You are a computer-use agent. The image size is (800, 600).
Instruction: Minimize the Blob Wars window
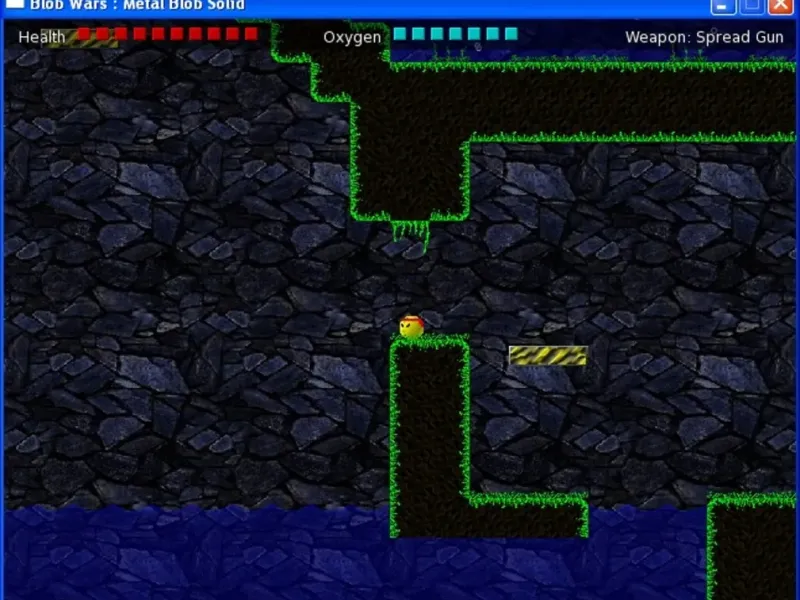click(724, 5)
